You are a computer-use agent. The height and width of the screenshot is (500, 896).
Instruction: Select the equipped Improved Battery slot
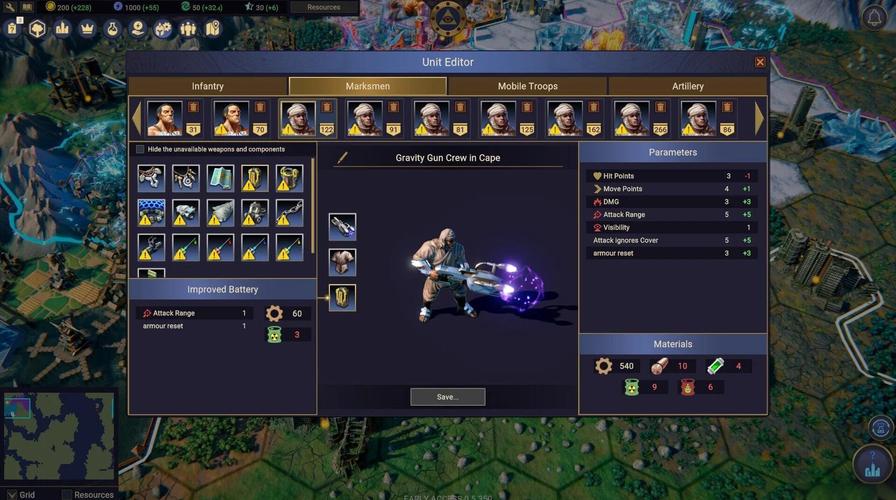(342, 297)
